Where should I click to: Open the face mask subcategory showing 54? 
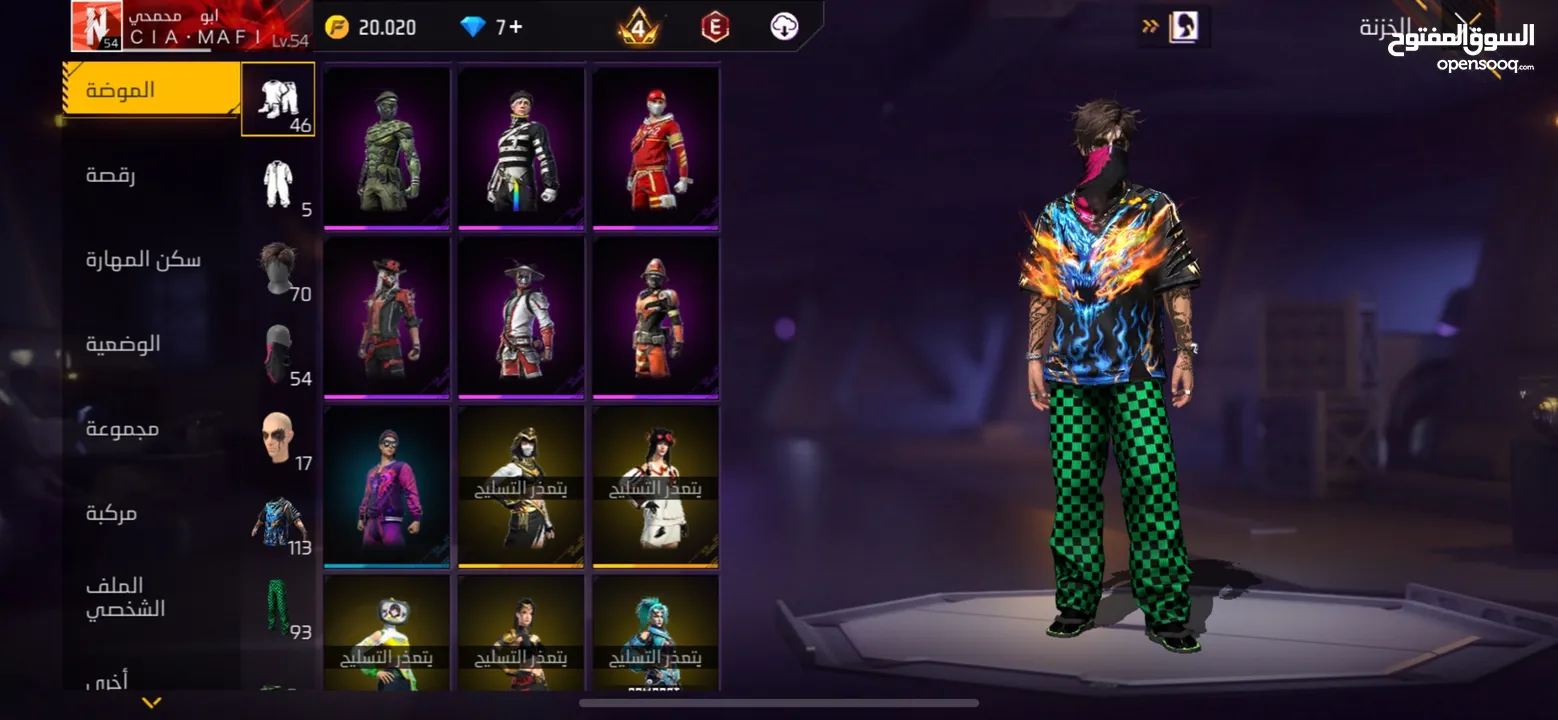click(x=278, y=354)
